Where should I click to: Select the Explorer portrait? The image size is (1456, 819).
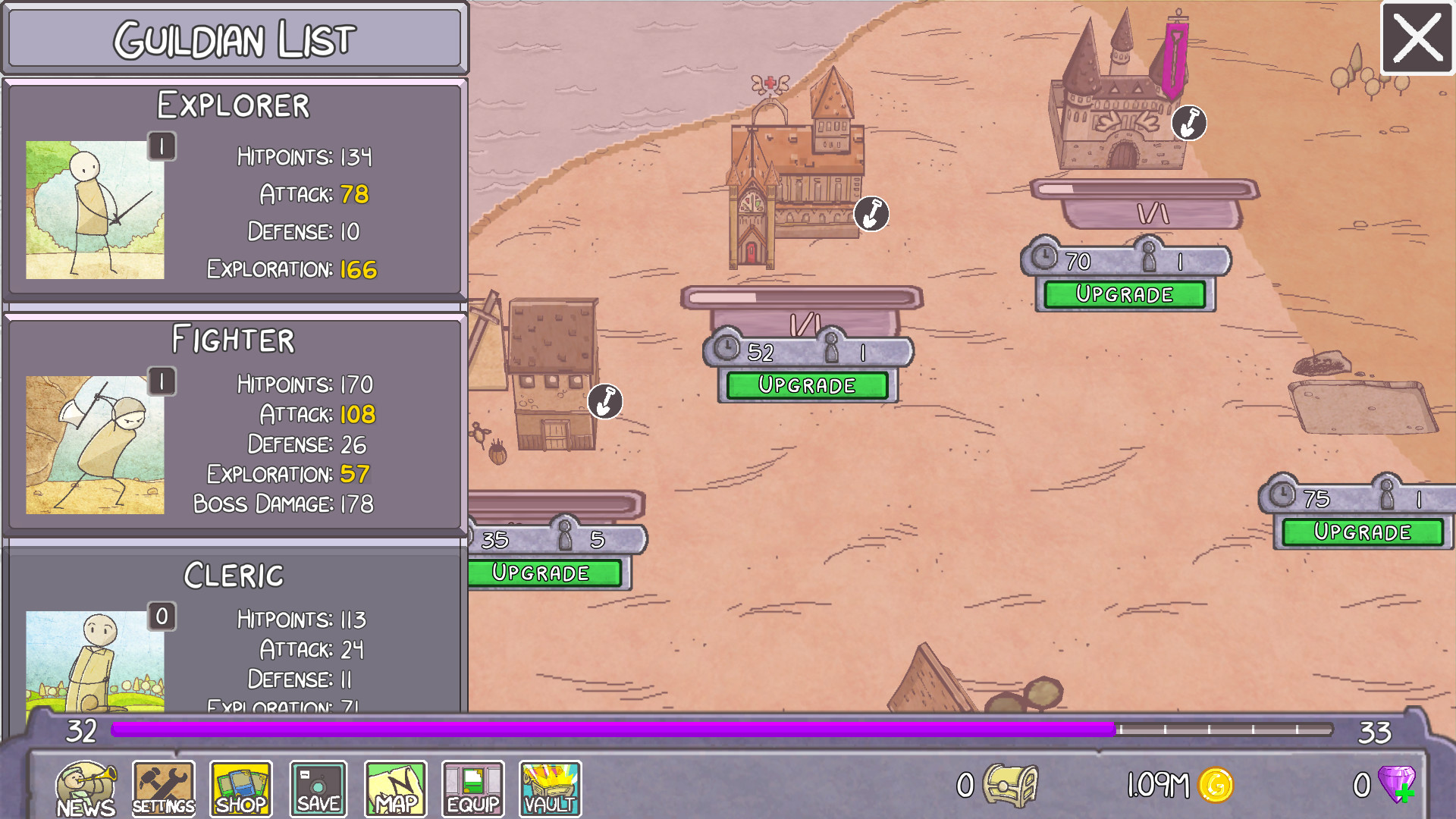96,209
